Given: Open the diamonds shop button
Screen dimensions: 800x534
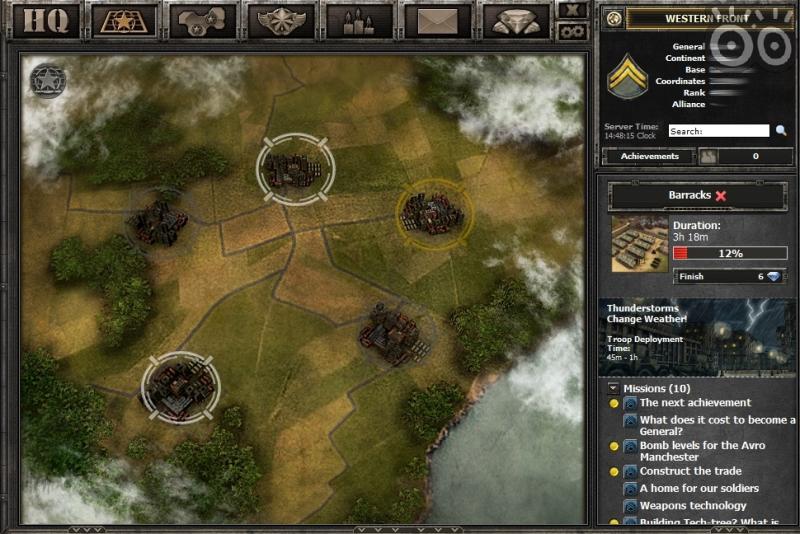Looking at the screenshot, I should click(x=515, y=20).
